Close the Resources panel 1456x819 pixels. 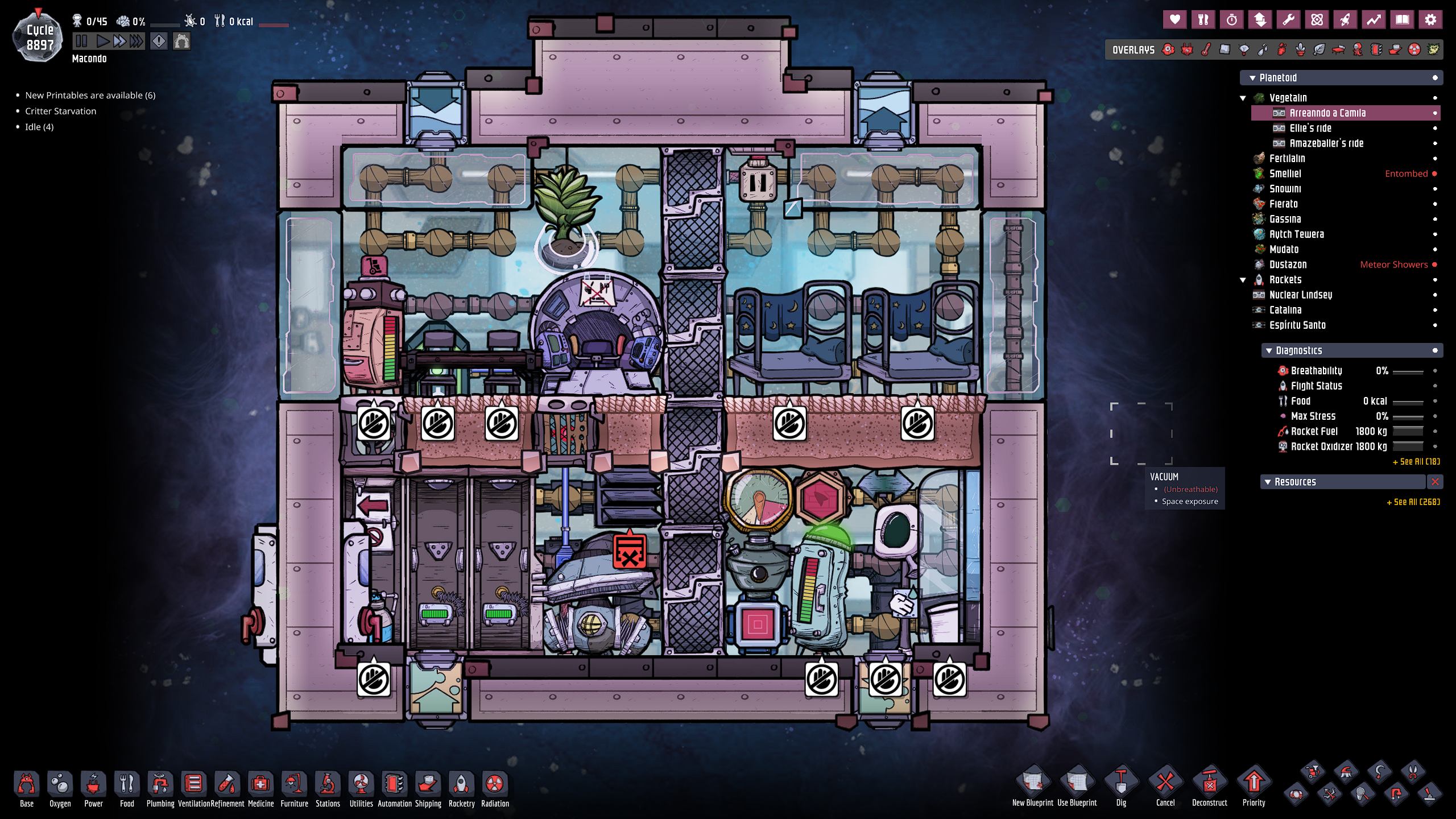(x=1435, y=482)
